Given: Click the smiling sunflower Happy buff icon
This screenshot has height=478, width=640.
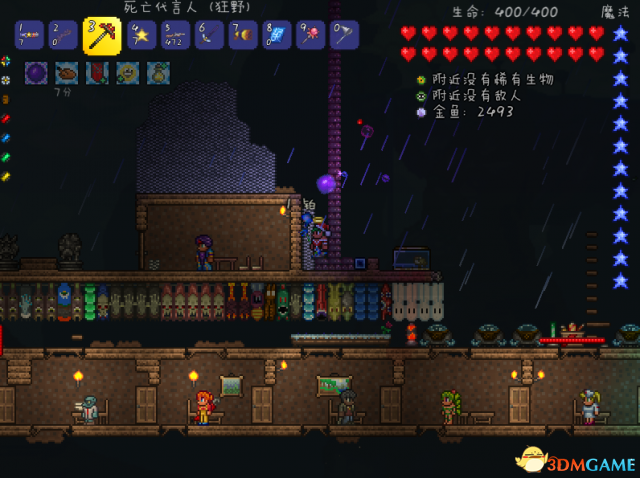Looking at the screenshot, I should (127, 72).
